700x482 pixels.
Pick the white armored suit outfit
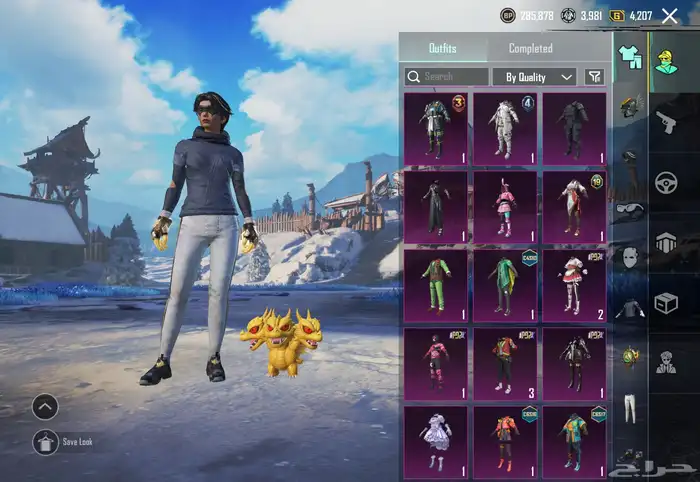505,128
